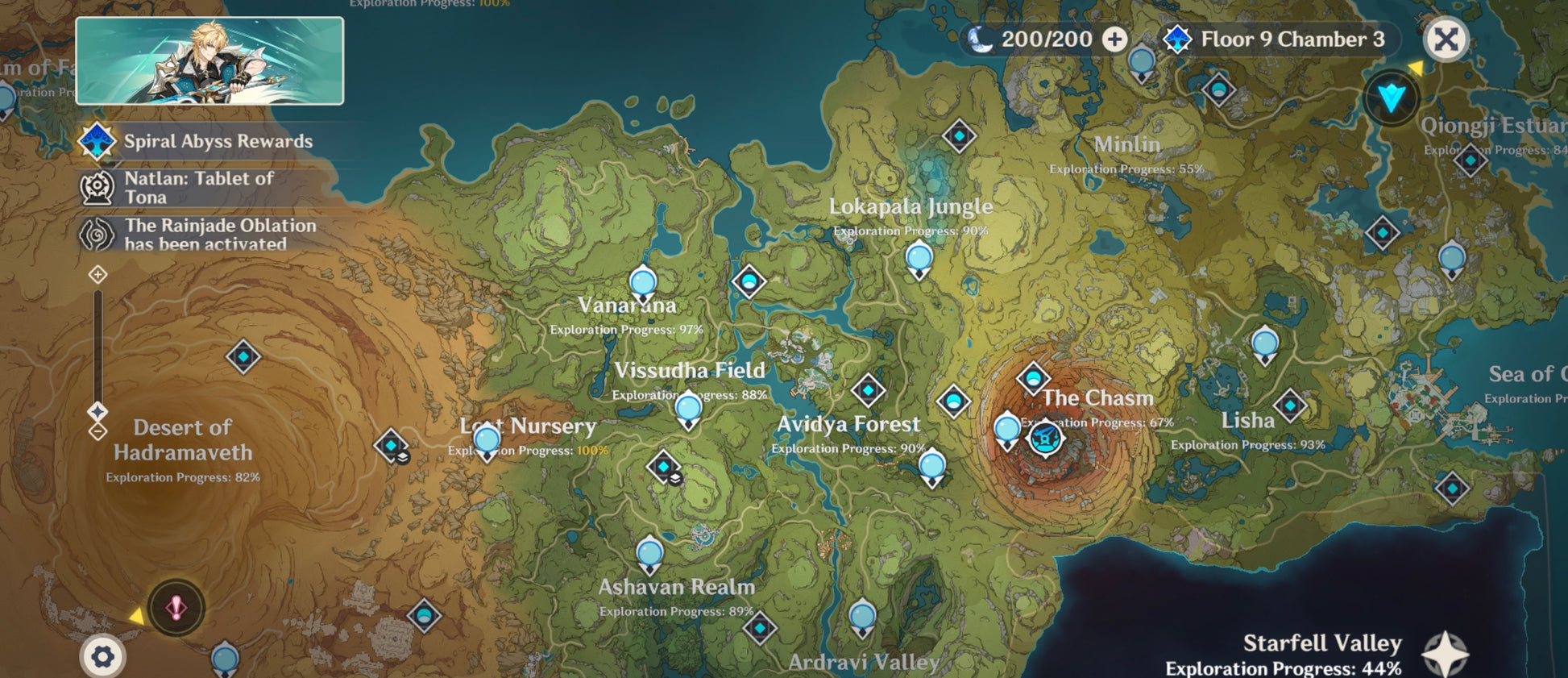The image size is (1568, 678).
Task: Select the blue pin above Ashavan Realm label
Action: click(x=649, y=555)
